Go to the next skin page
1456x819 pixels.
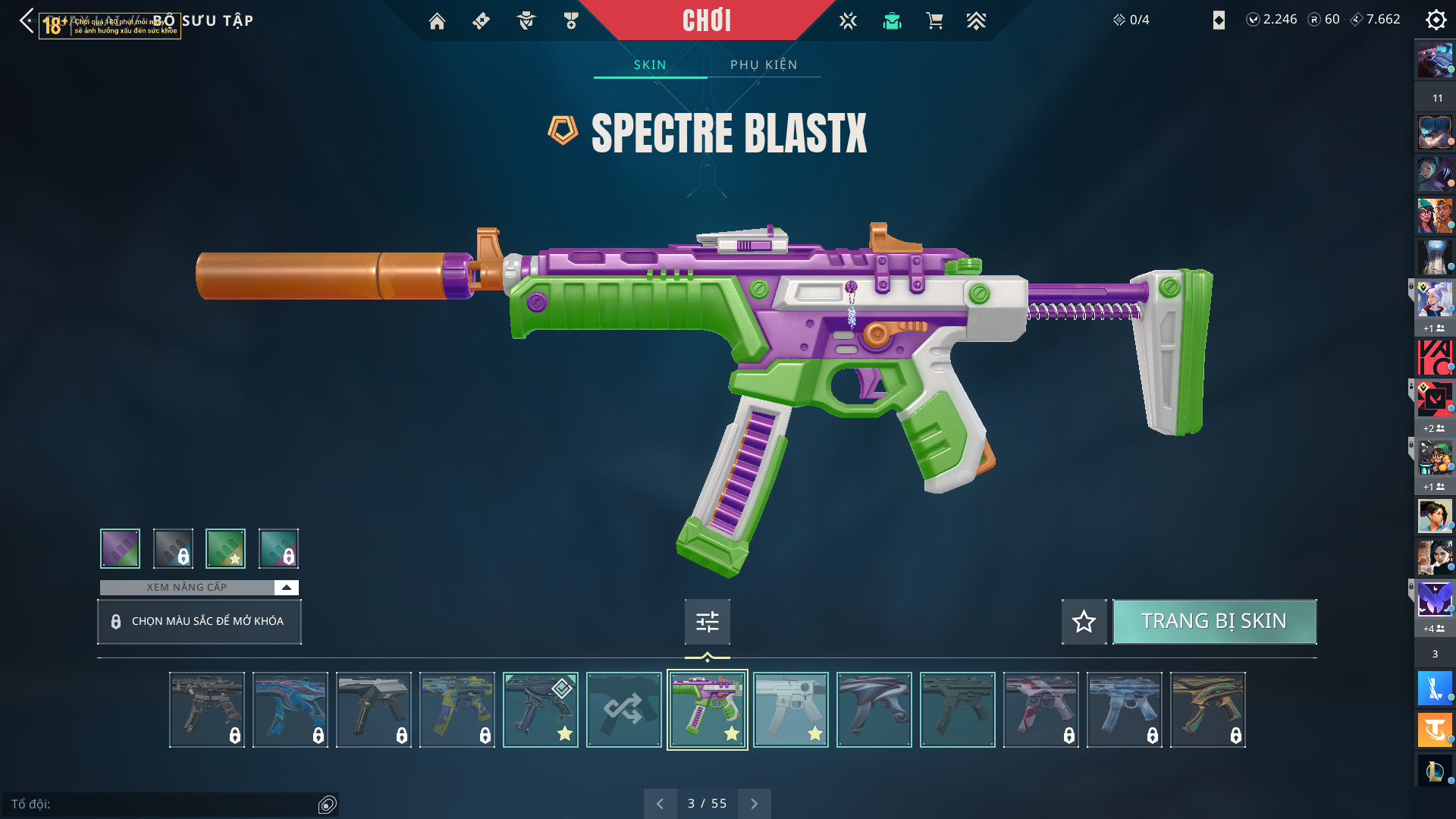click(754, 803)
